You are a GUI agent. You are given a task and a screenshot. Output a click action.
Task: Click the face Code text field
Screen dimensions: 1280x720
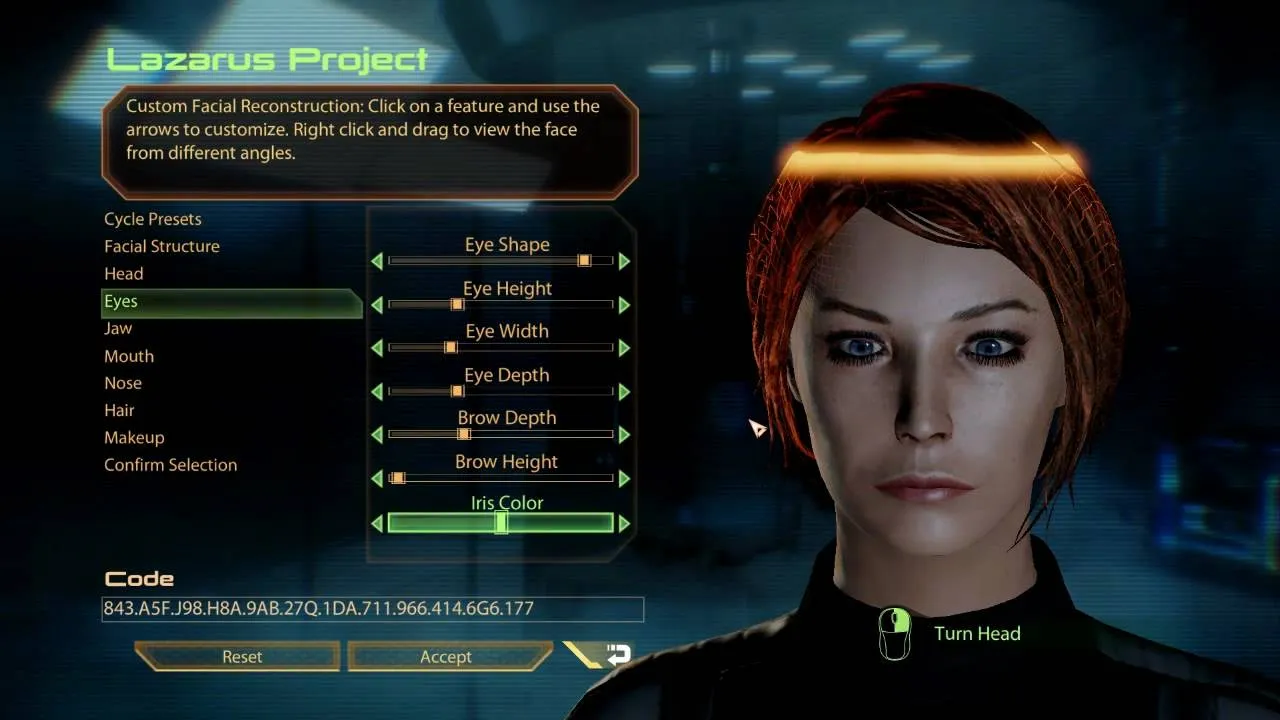(x=372, y=609)
